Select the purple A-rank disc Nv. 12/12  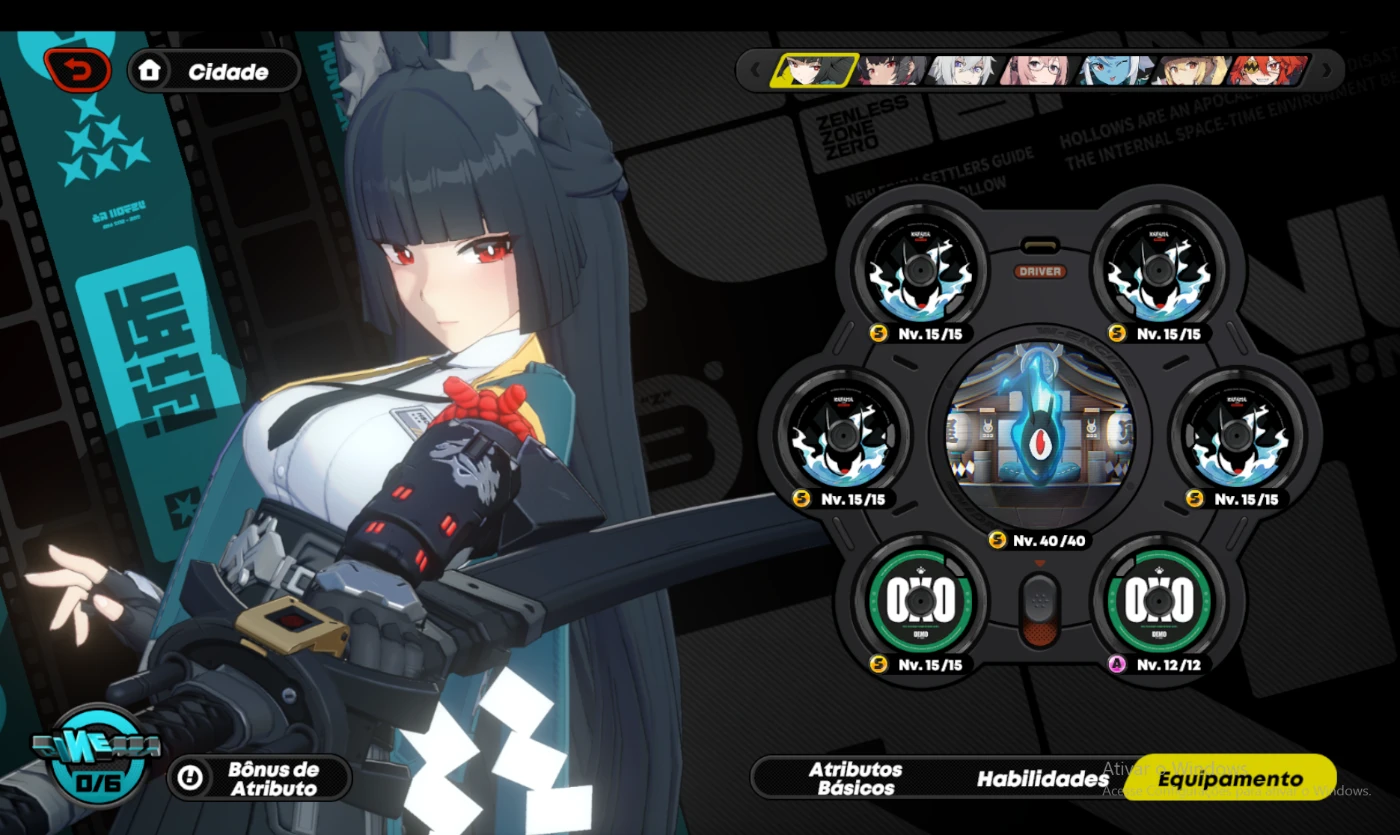(1157, 601)
